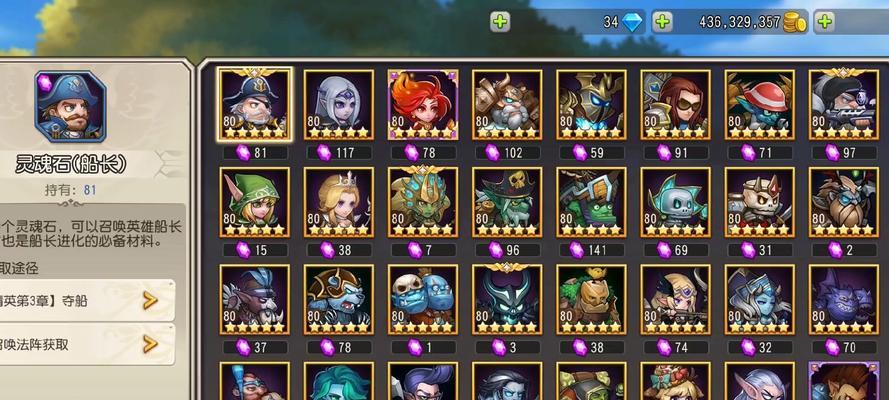This screenshot has width=889, height=400.
Task: Choose the goblin pirate with 96 stones
Action: (506, 202)
